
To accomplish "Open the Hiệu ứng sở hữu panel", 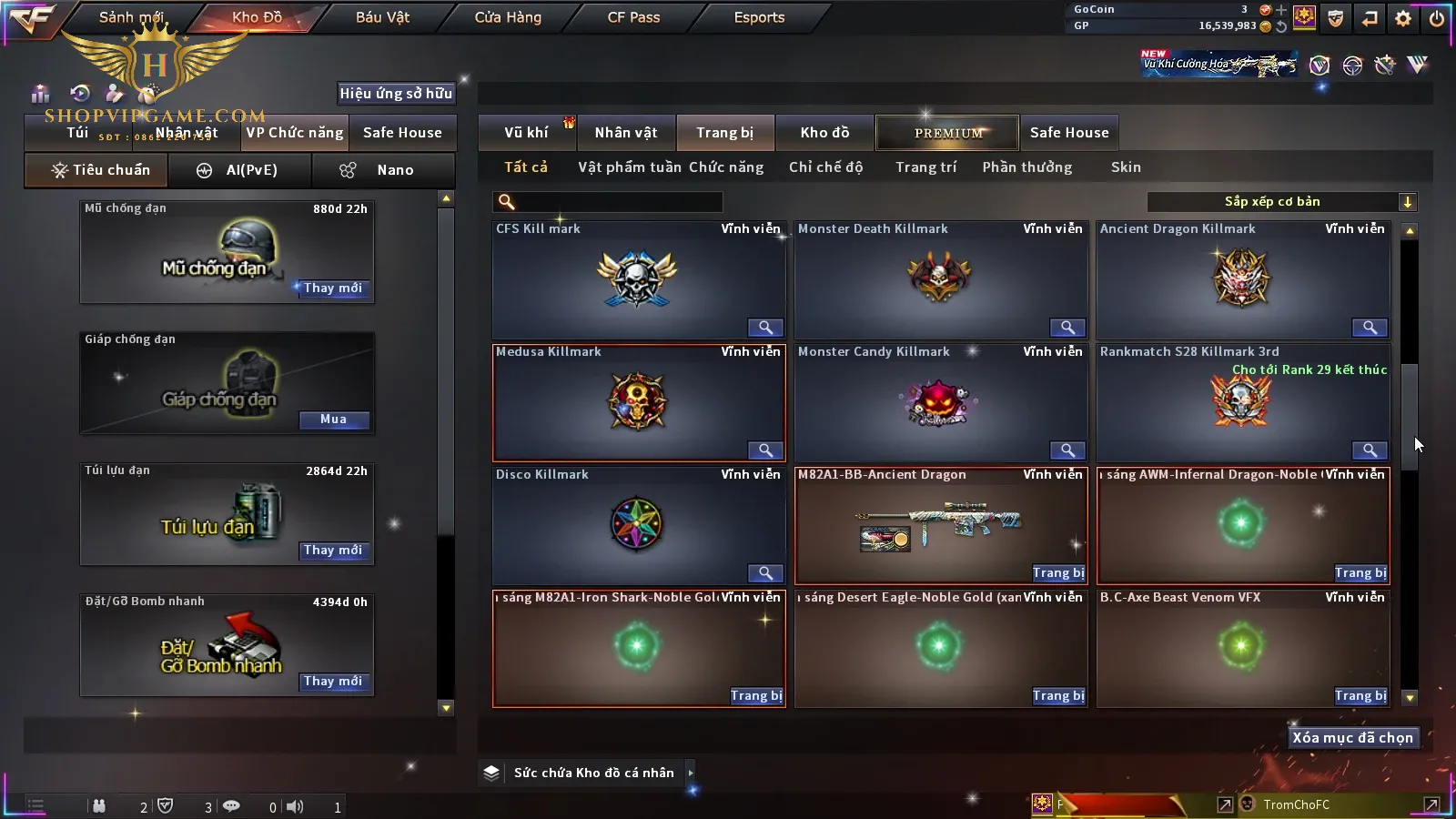I will pos(396,93).
